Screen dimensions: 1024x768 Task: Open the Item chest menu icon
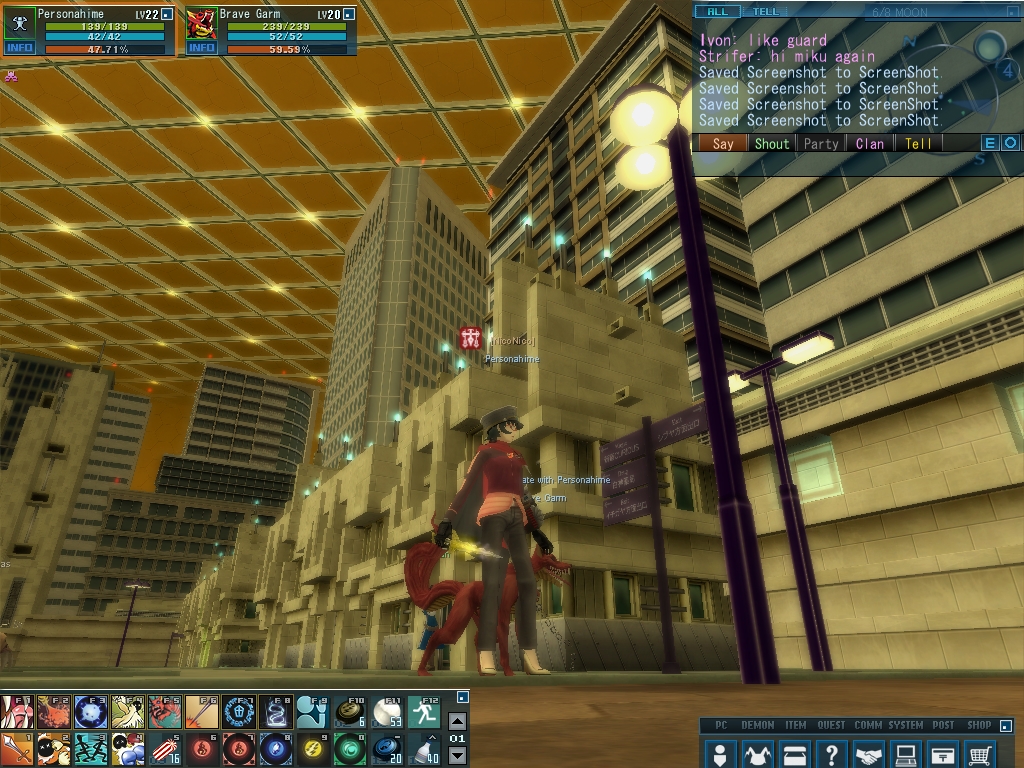(795, 753)
